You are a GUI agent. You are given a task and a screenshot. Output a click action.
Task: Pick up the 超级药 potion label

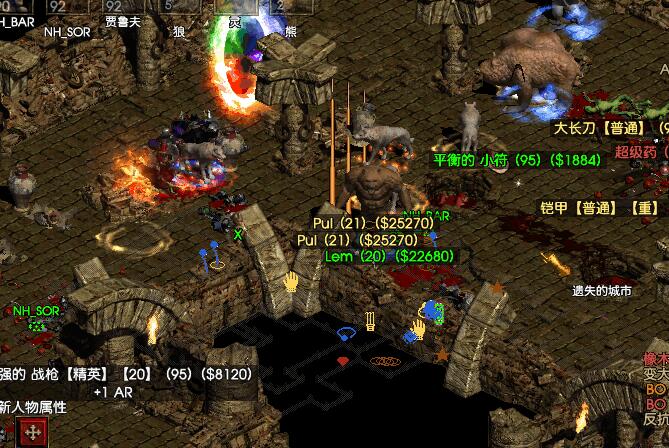640,151
